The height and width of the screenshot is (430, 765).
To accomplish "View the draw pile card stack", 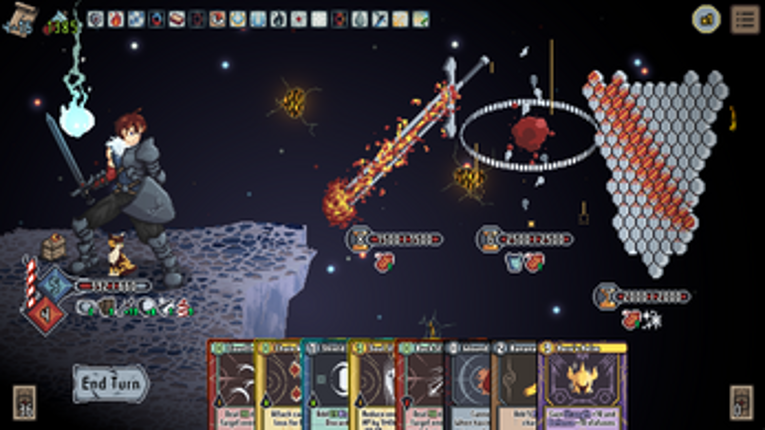I will 24,402.
